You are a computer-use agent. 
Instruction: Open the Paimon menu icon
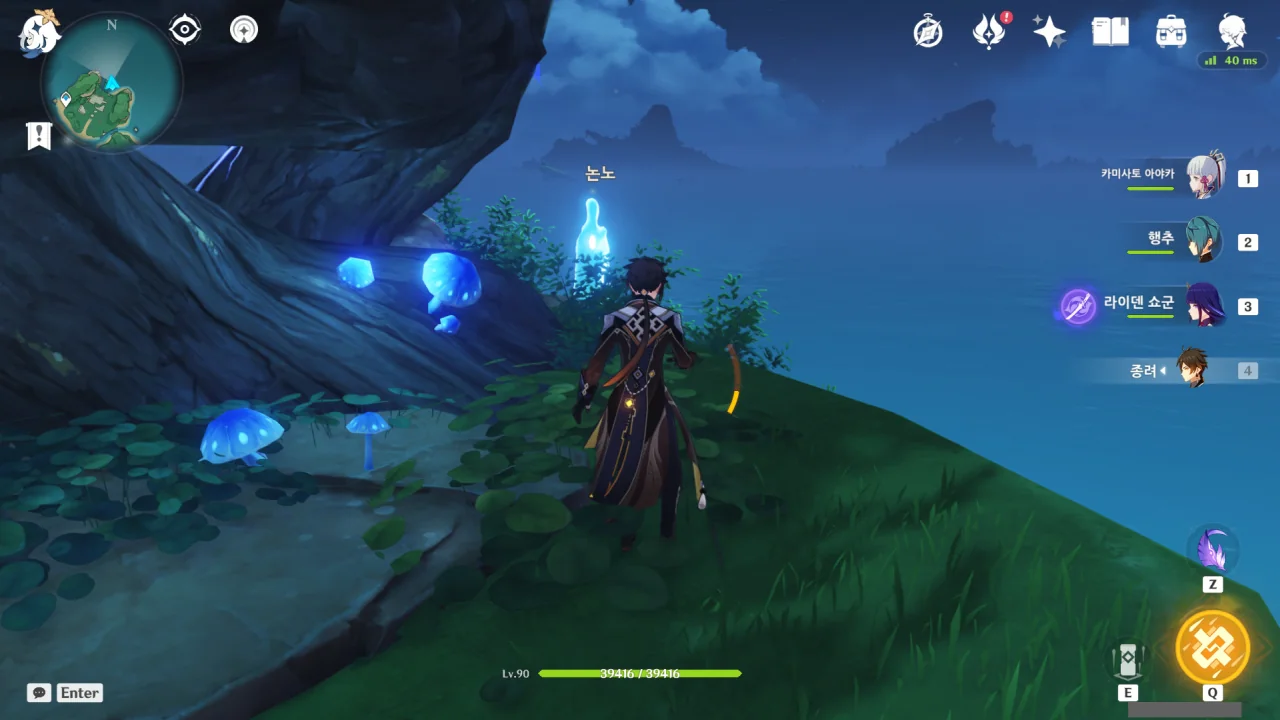tap(40, 32)
